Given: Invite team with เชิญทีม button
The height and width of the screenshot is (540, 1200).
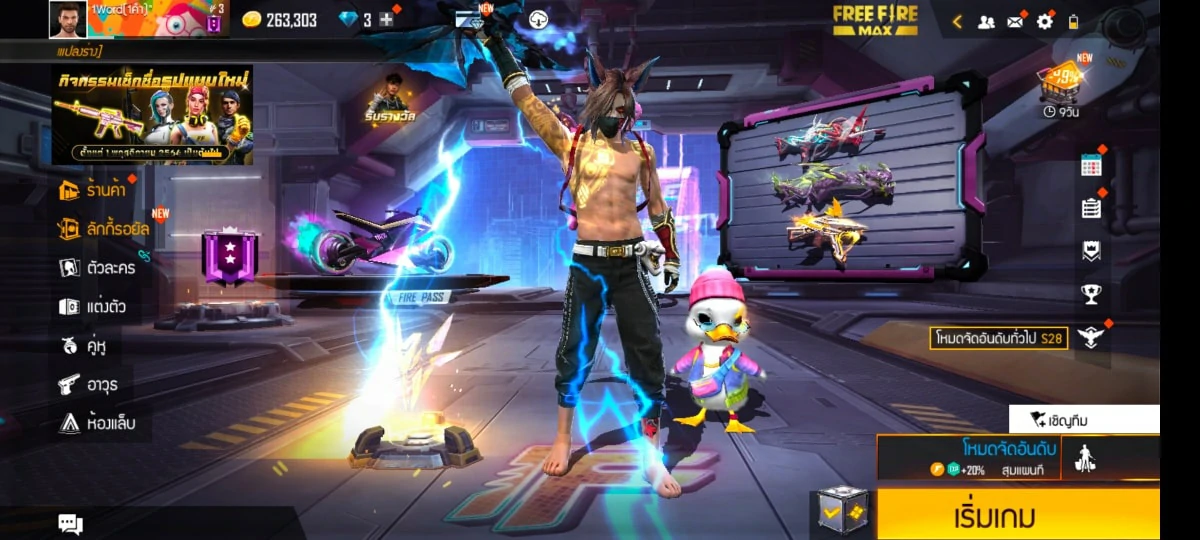Looking at the screenshot, I should [1084, 420].
